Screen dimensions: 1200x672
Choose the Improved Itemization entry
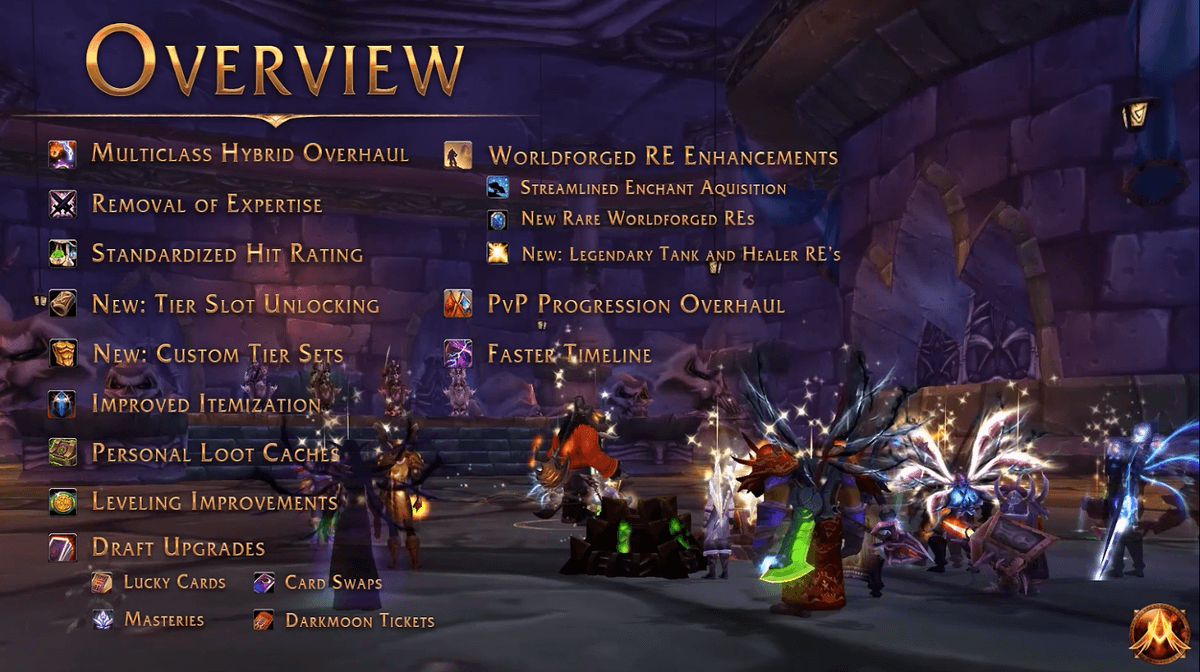tap(206, 404)
